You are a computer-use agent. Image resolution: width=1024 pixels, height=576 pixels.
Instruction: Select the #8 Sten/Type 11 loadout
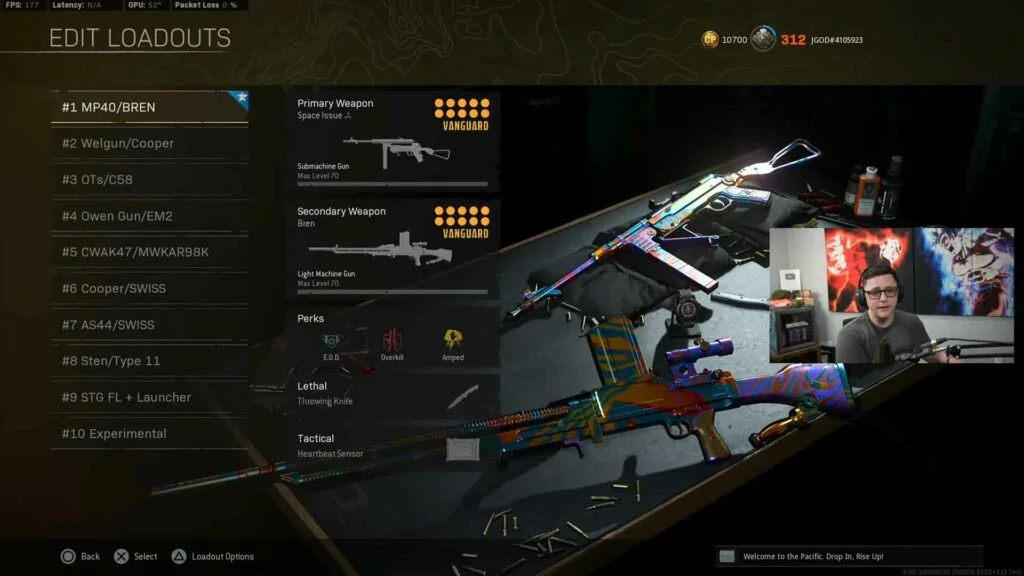(149, 361)
